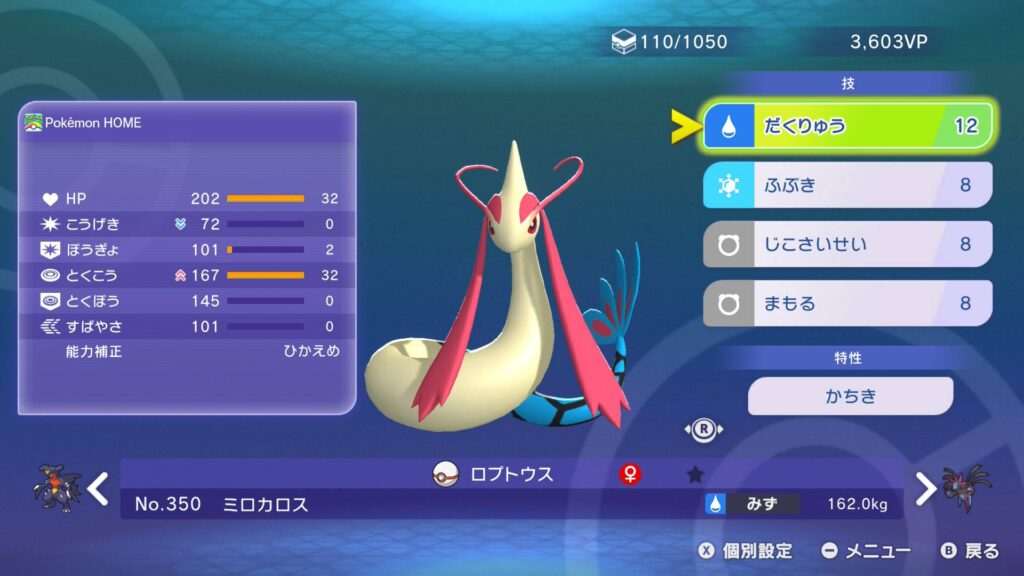Image resolution: width=1024 pixels, height=576 pixels.
Task: Pick the まもる move entry
Action: click(847, 303)
